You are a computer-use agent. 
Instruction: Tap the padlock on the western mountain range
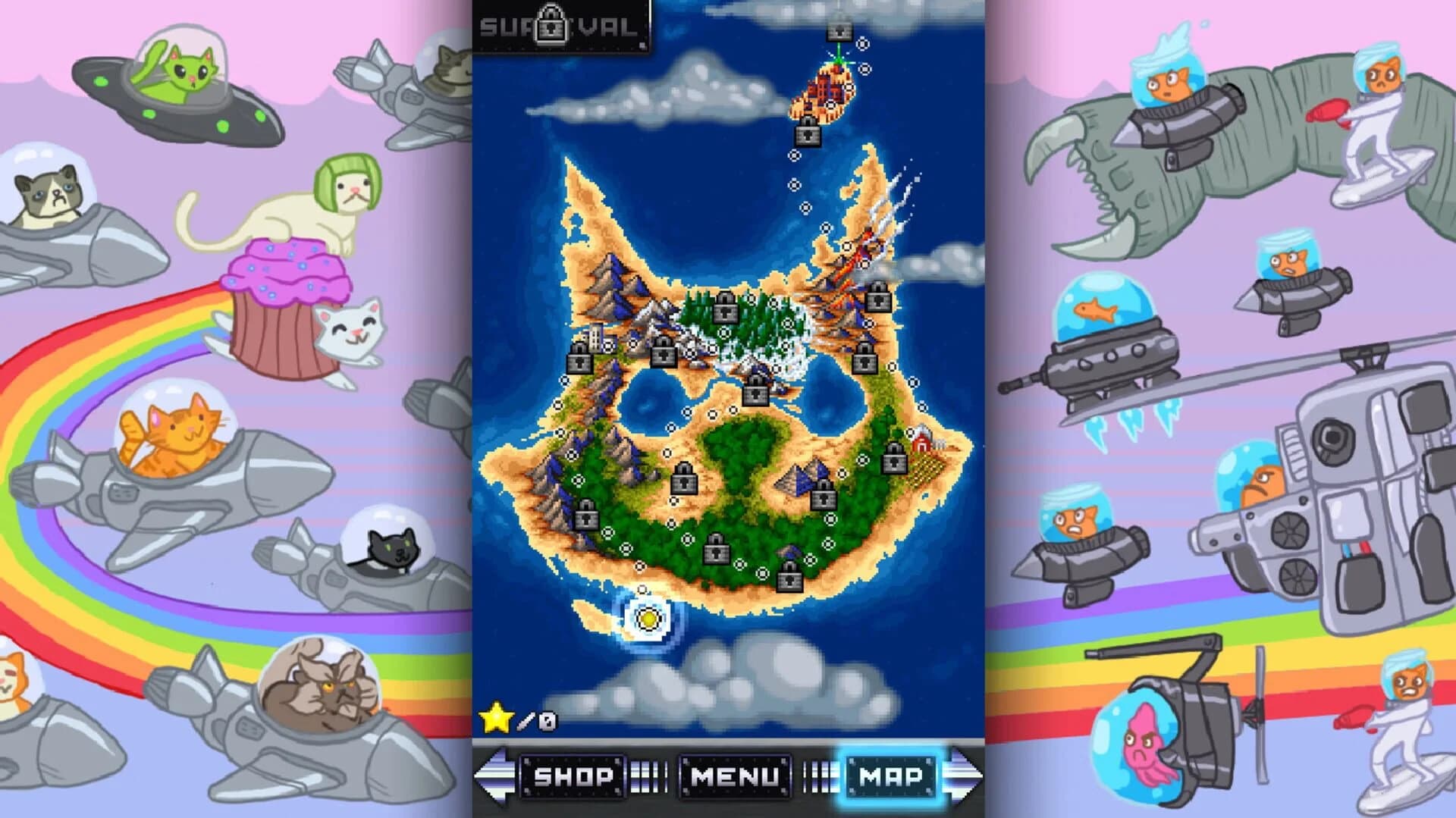click(x=585, y=516)
